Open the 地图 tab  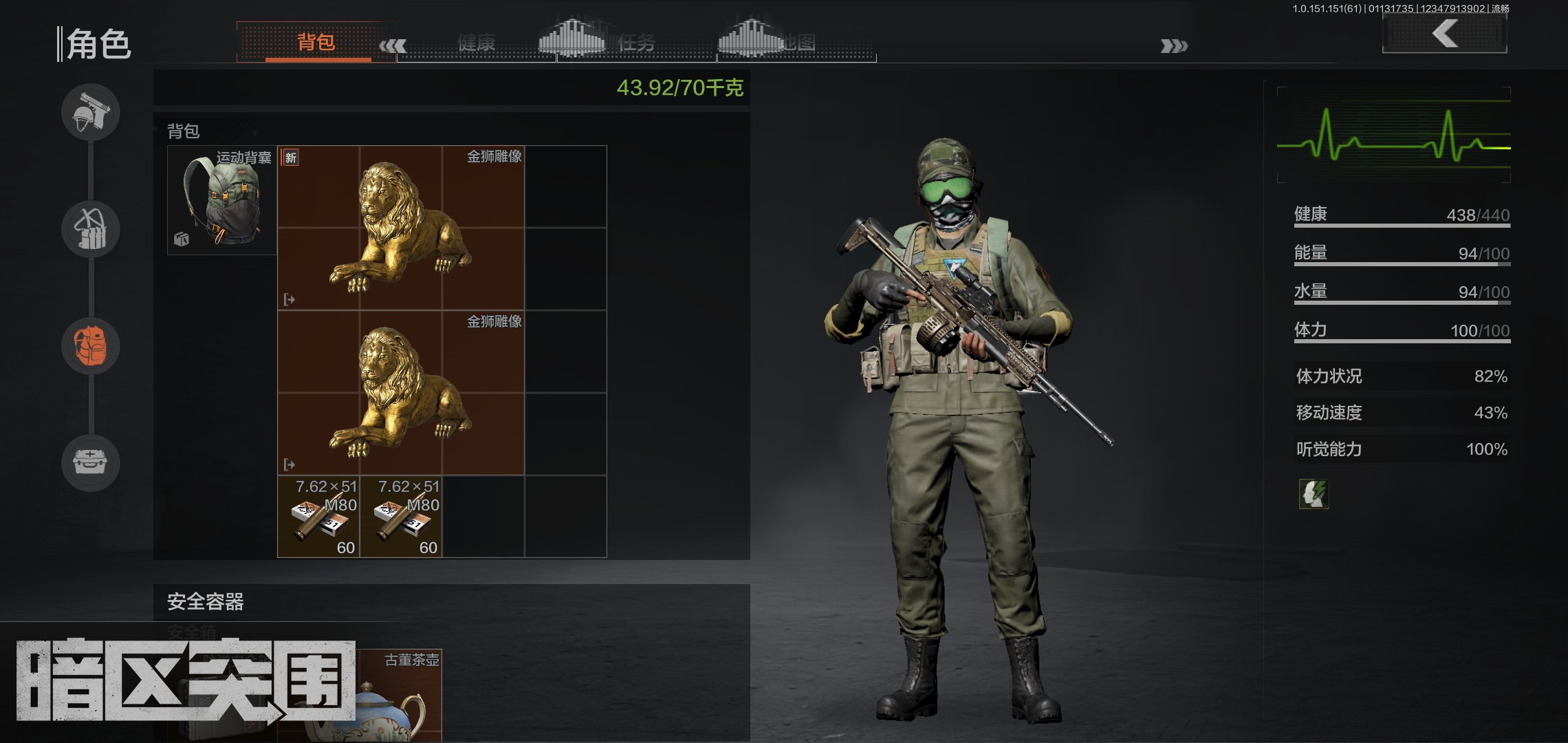pos(798,43)
